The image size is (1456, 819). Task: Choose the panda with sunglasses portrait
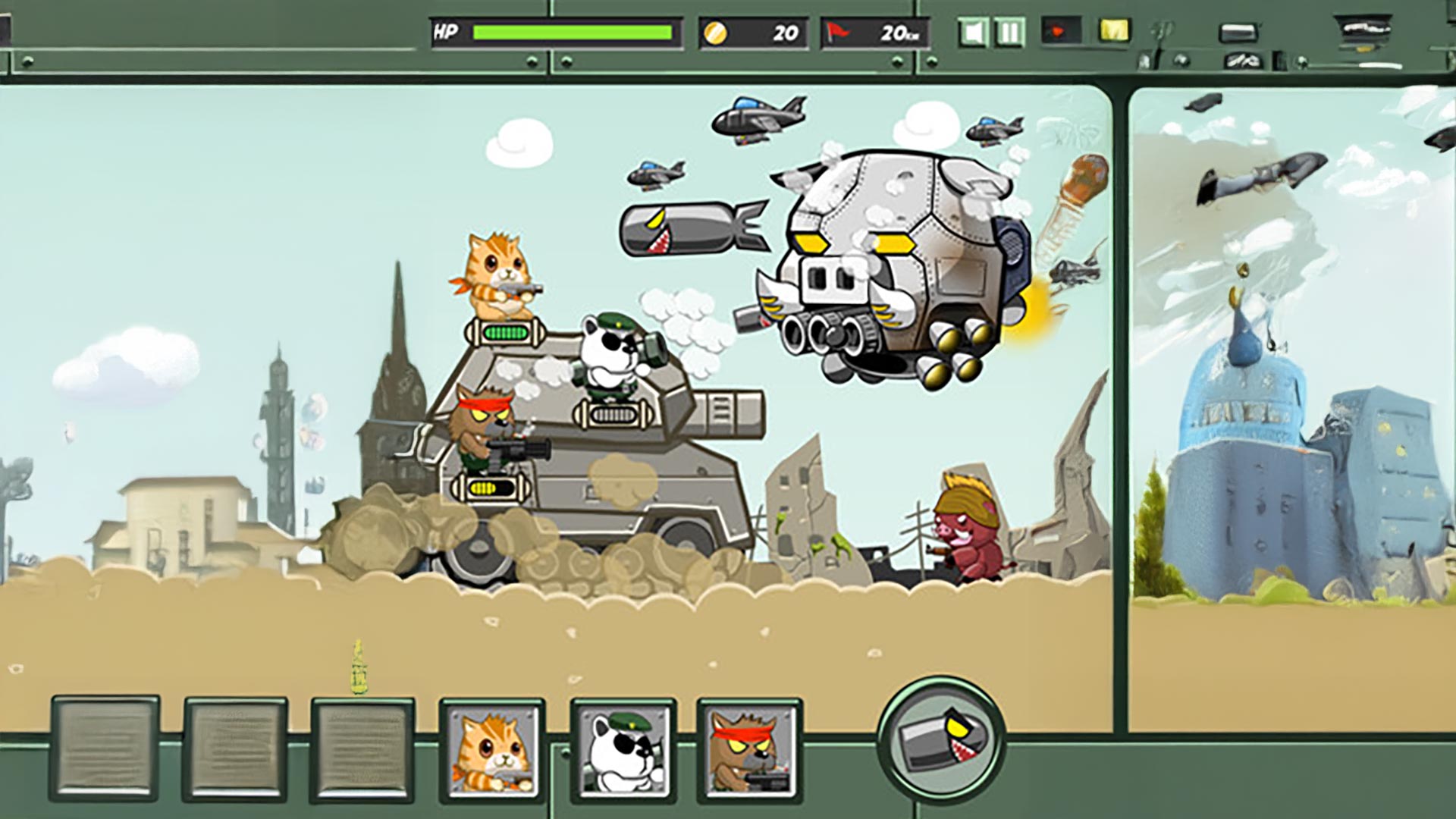point(623,751)
